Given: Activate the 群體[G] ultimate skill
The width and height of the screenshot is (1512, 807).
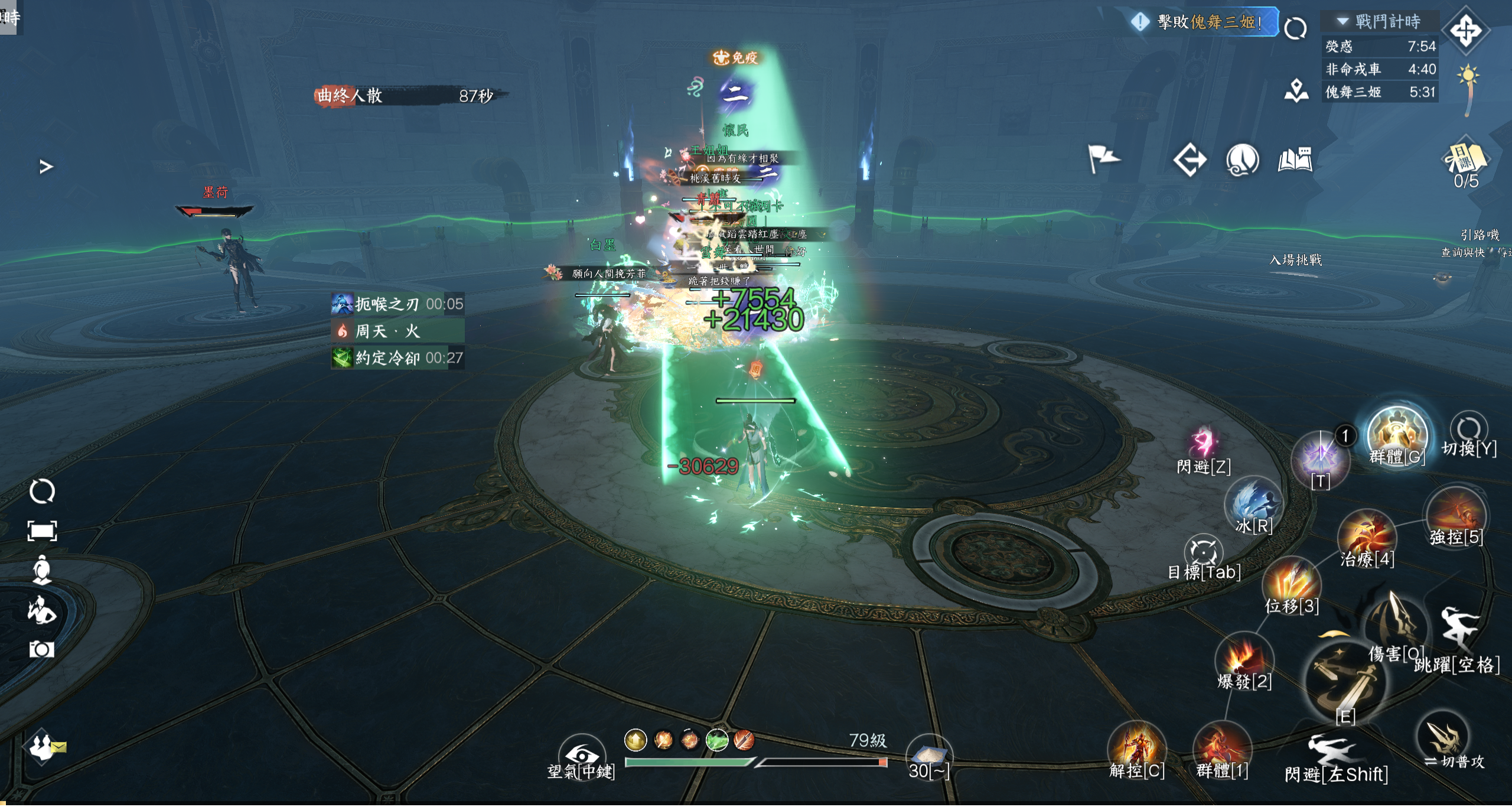Looking at the screenshot, I should pos(1397,436).
